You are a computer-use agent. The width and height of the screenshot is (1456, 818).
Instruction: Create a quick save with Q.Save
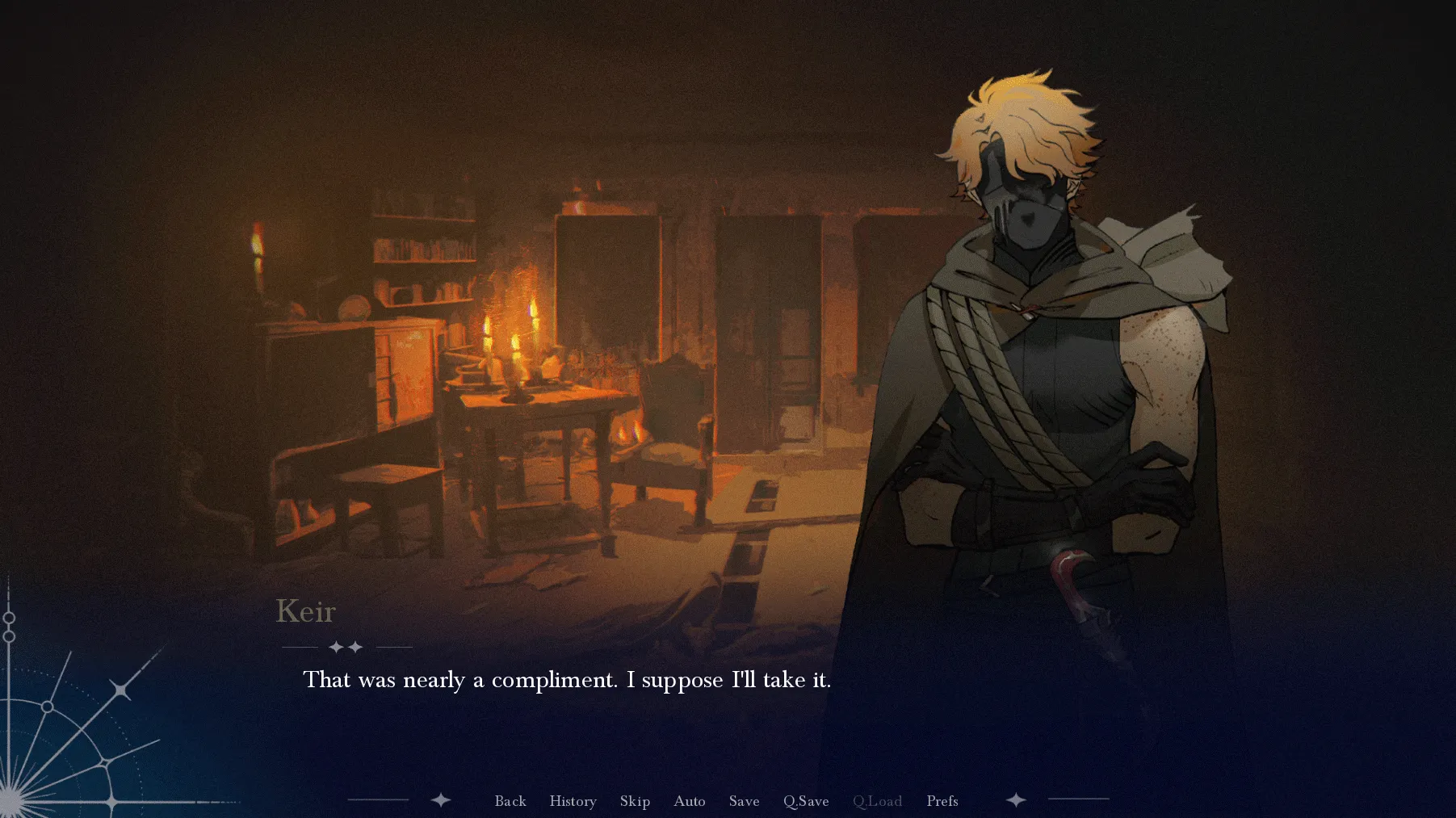[805, 801]
